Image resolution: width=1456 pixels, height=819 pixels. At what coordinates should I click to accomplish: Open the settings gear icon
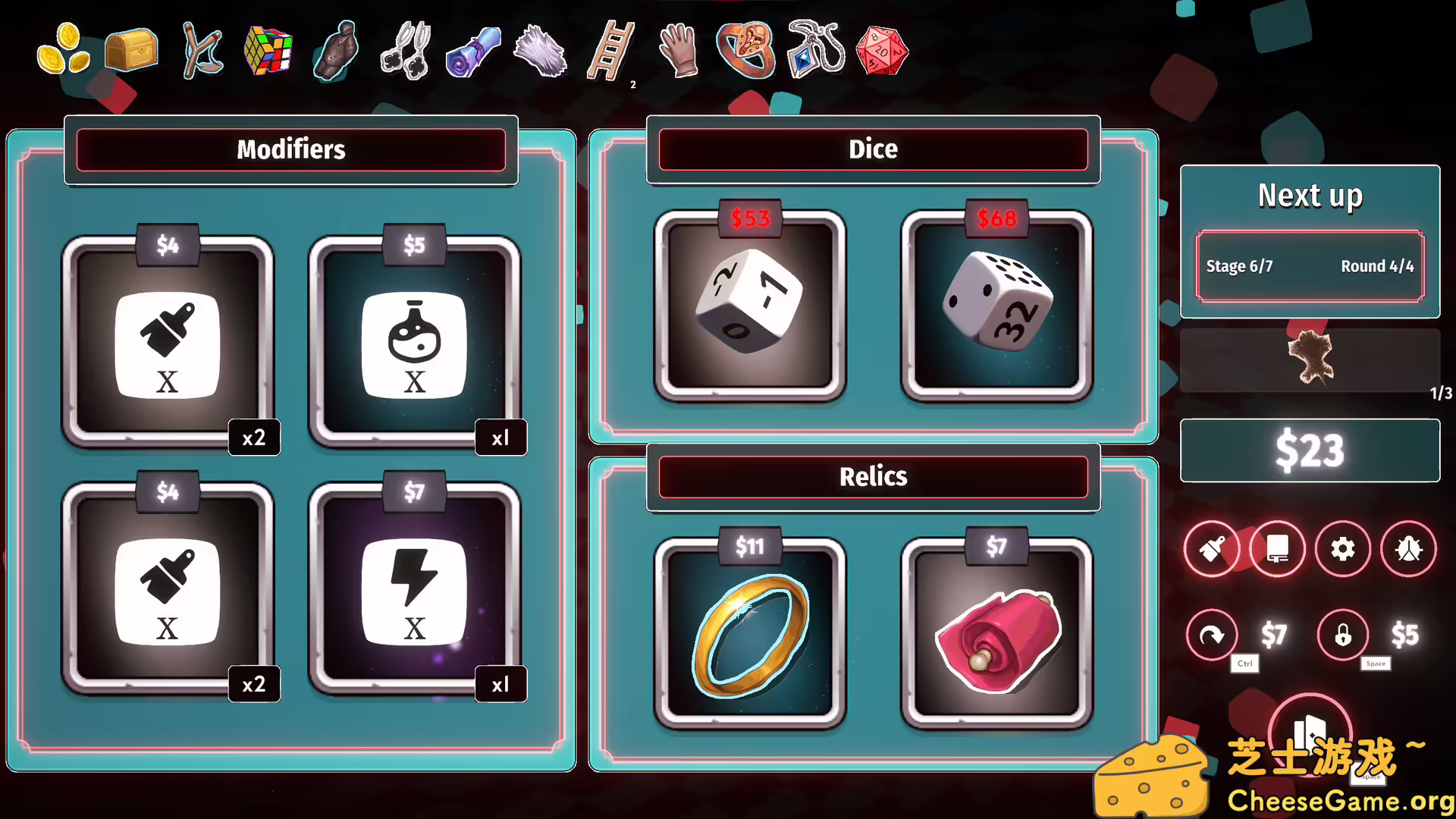[x=1342, y=549]
